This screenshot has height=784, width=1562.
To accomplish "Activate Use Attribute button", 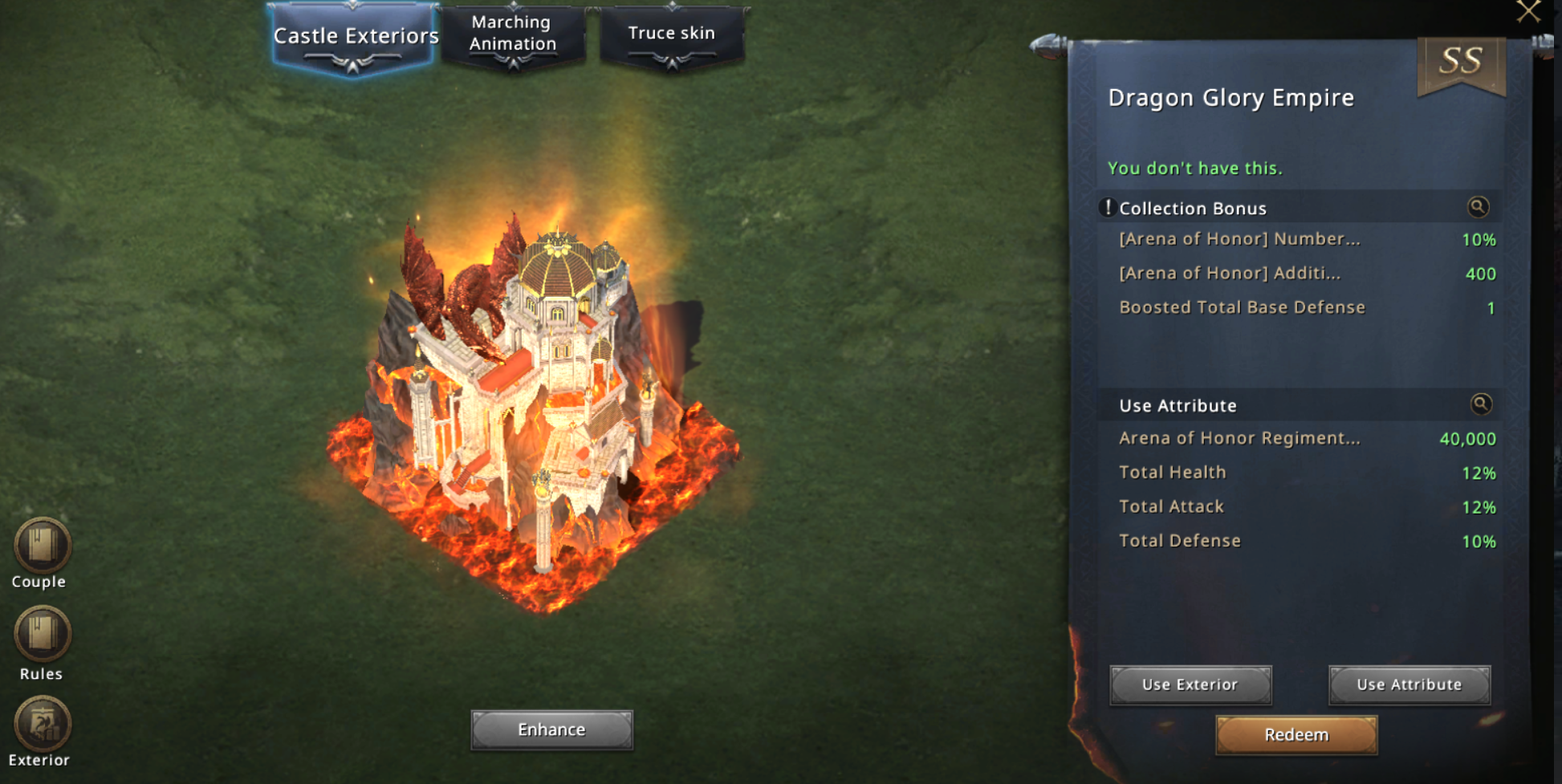I will (x=1409, y=684).
